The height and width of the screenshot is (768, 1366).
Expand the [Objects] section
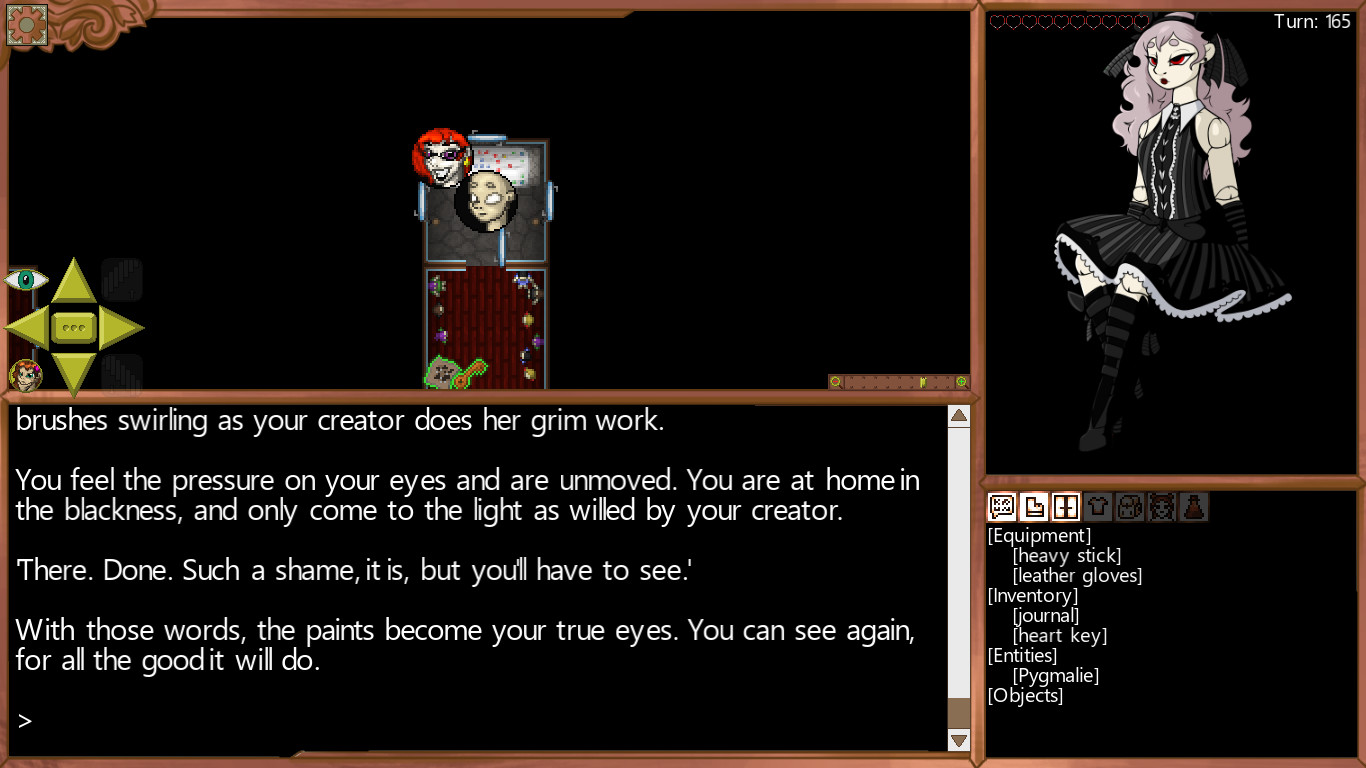(1022, 695)
